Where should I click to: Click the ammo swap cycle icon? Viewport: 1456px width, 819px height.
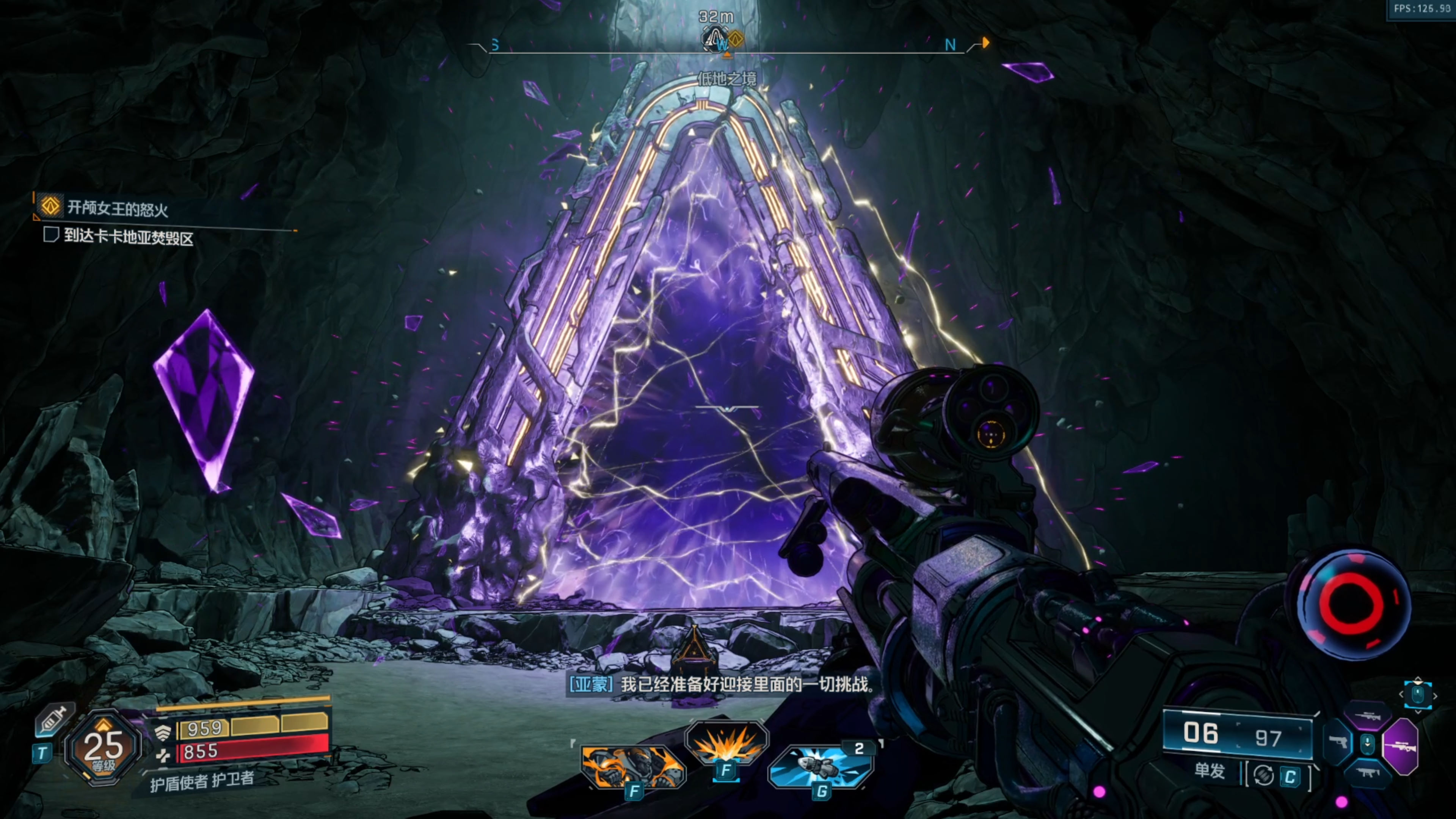click(x=1264, y=776)
